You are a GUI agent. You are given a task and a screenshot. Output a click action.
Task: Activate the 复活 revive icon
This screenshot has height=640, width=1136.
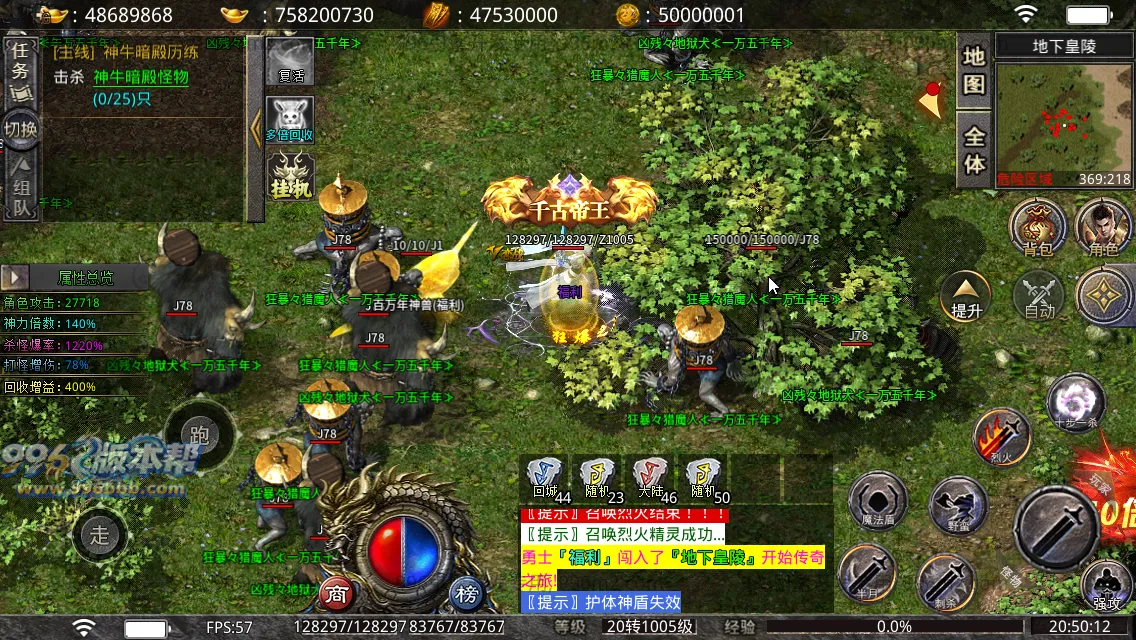(x=290, y=62)
